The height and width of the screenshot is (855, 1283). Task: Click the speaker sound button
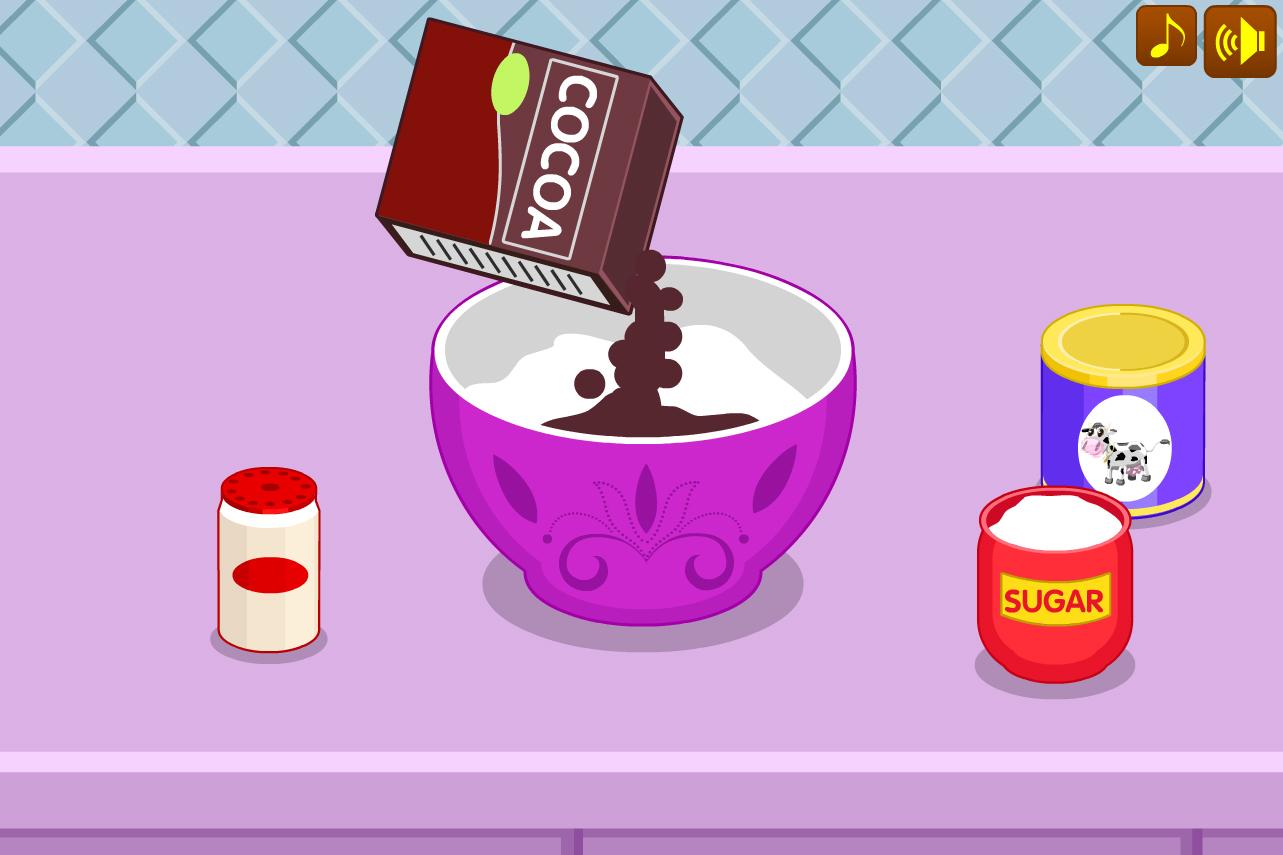(x=1239, y=40)
